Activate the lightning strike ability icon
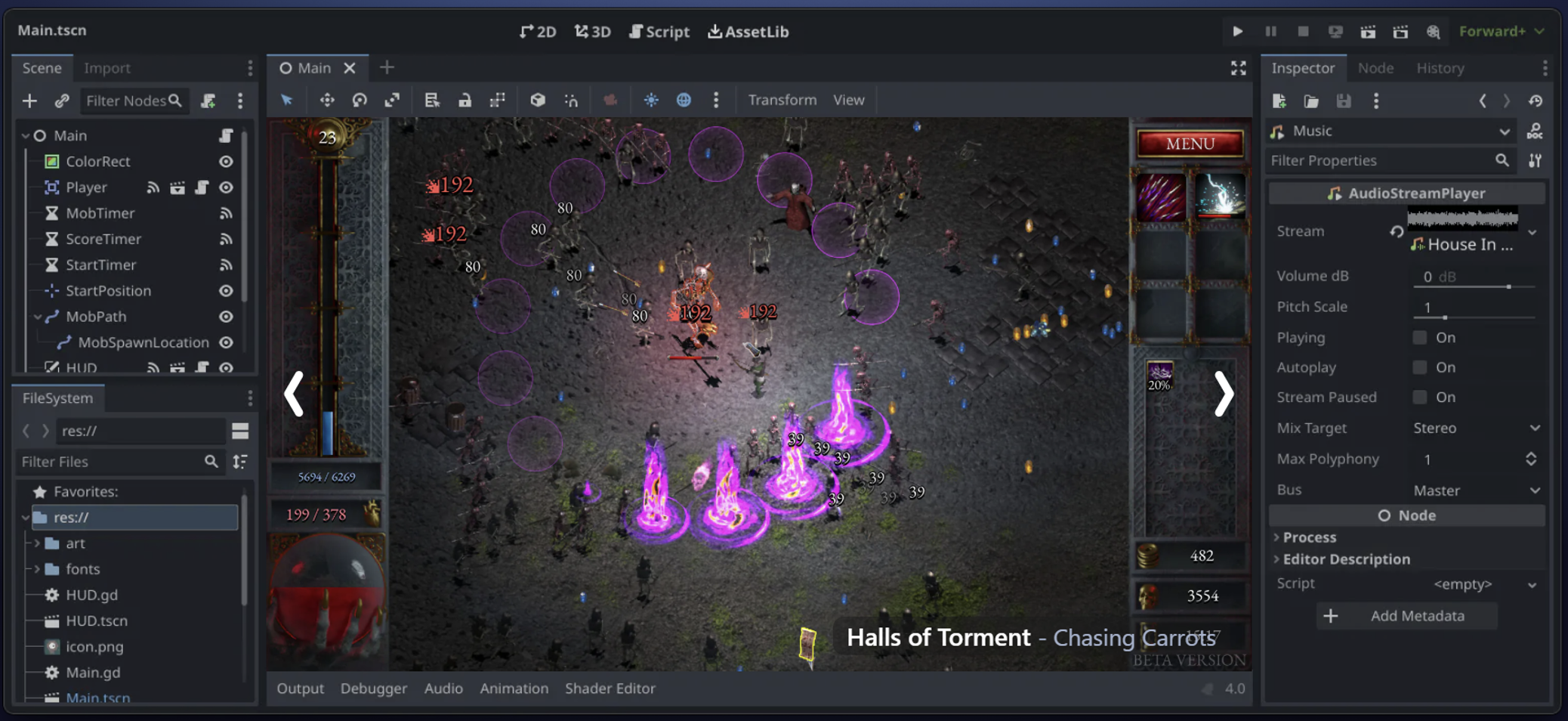The height and width of the screenshot is (721, 1568). point(1220,196)
